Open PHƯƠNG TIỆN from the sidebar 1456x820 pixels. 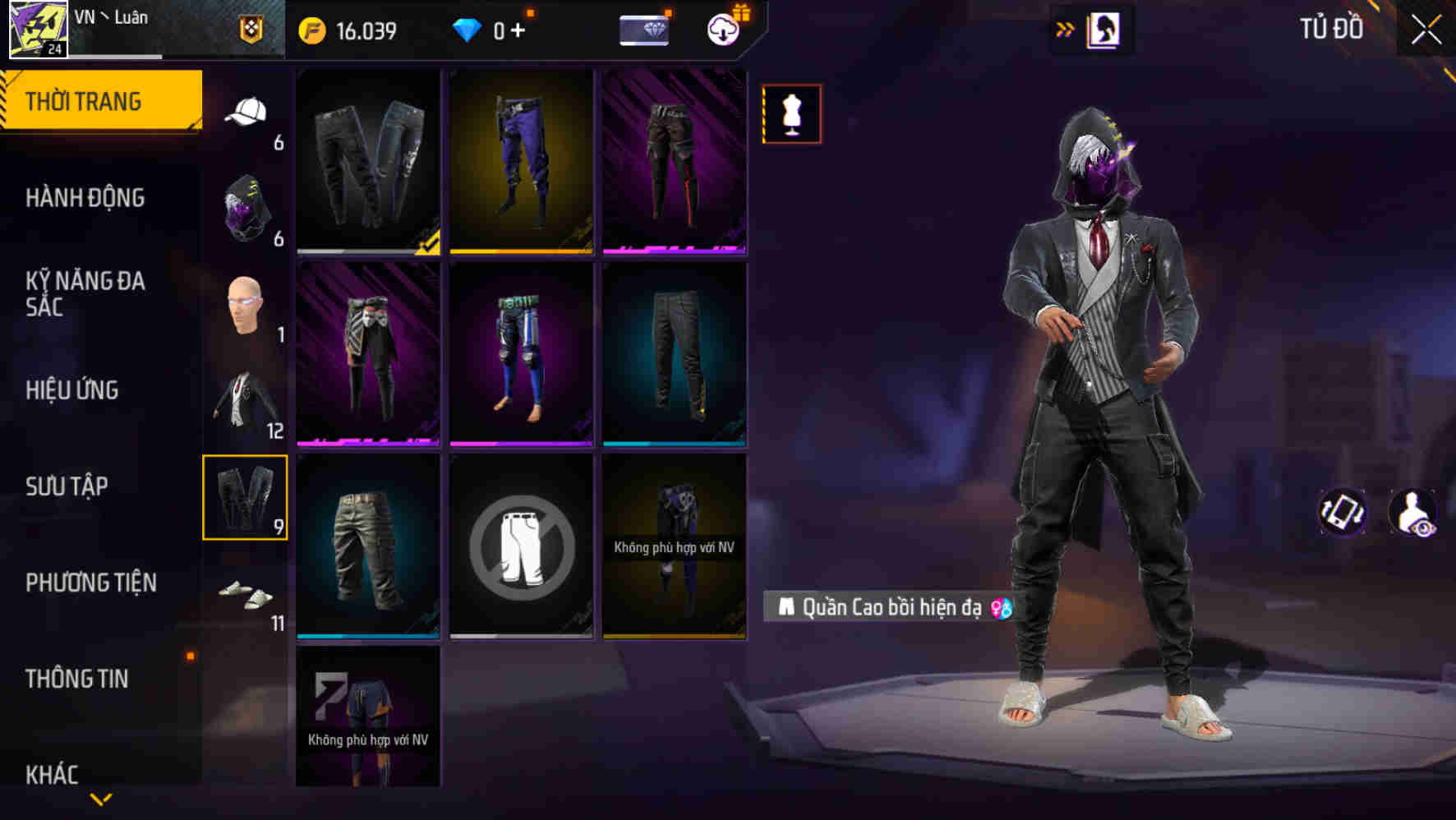(x=90, y=582)
